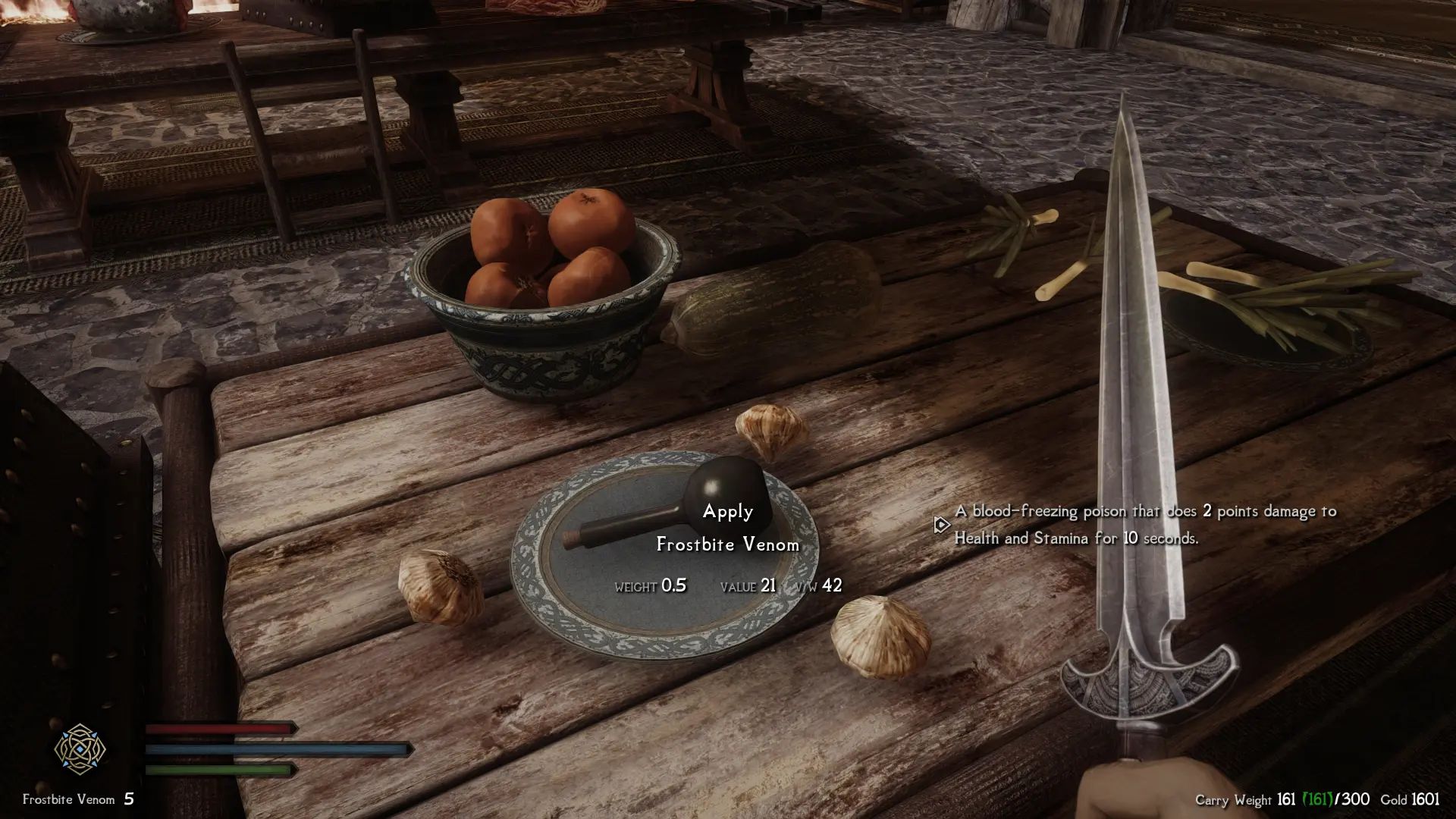This screenshot has height=819, width=1456.
Task: Click the small arrow marker beside the poison description
Action: point(940,523)
